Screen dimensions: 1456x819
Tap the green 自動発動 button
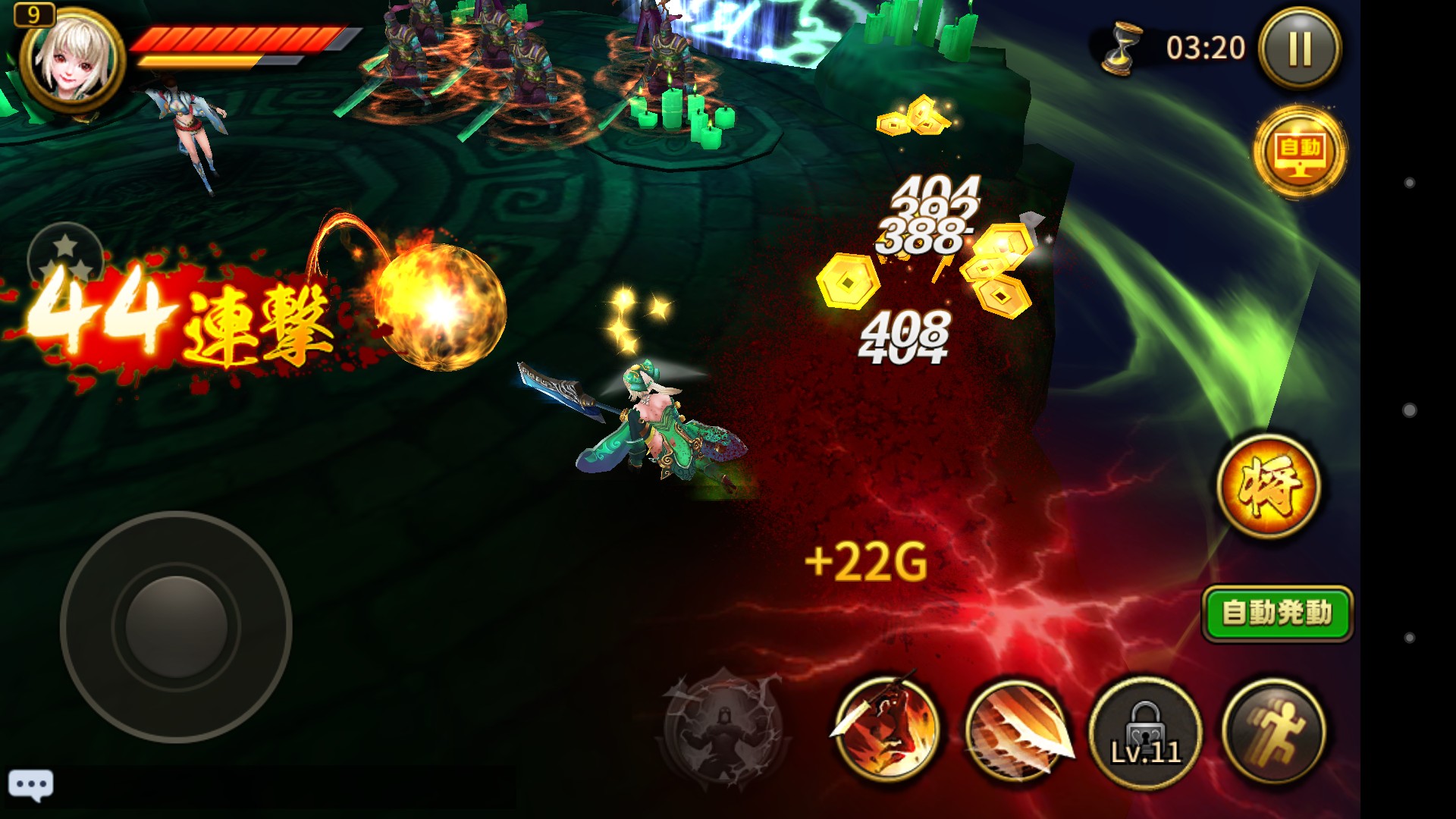point(1277,613)
